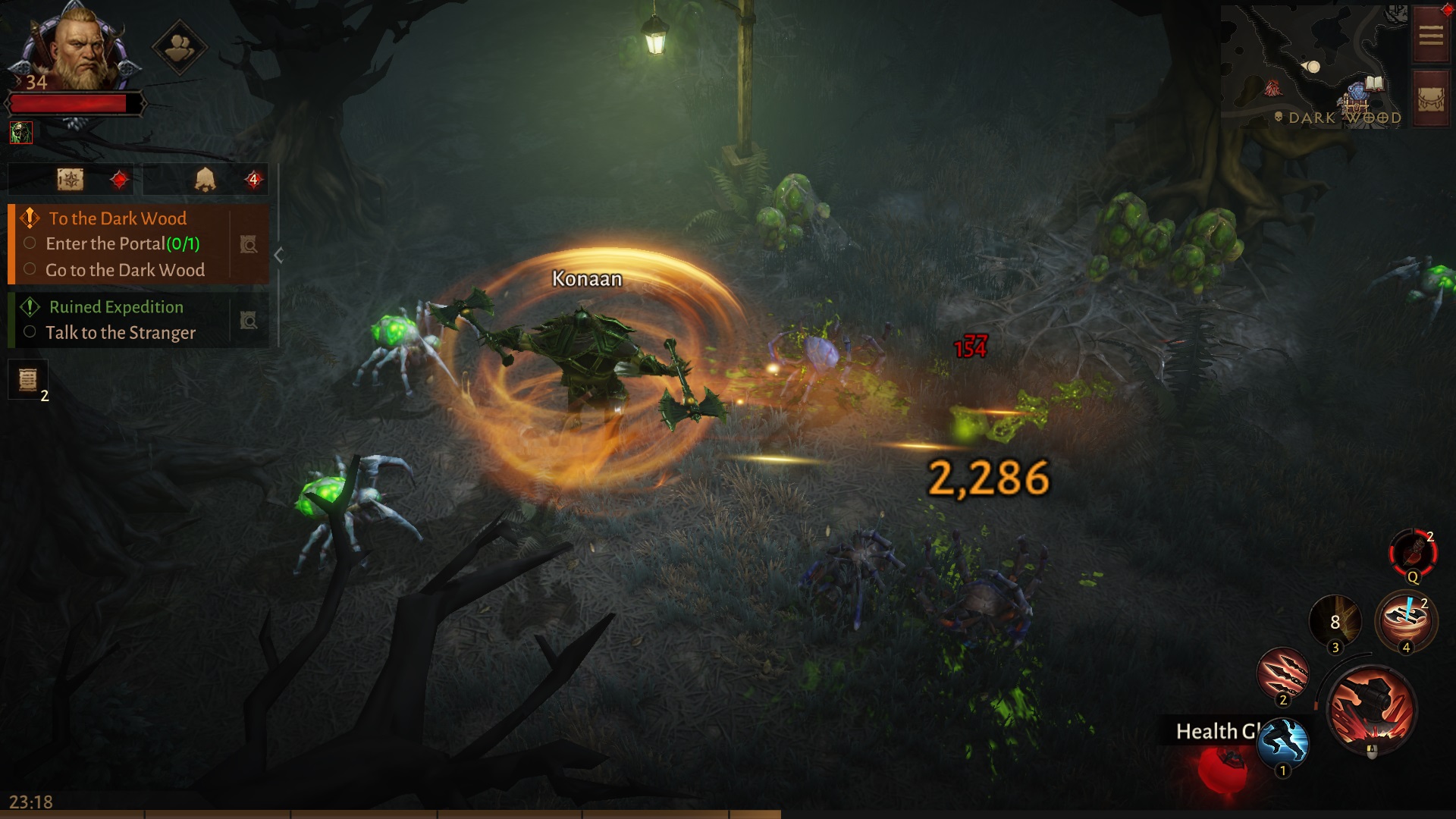Image resolution: width=1456 pixels, height=819 pixels.
Task: Select the Enter the Portal objective circle
Action: tap(30, 243)
